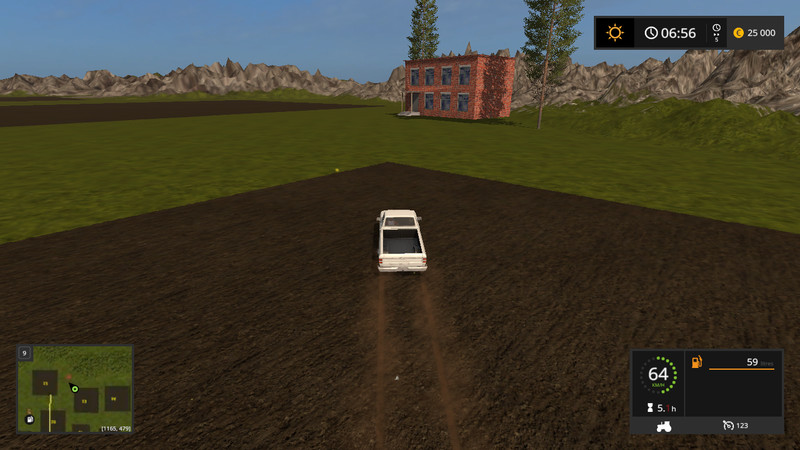Screen dimensions: 800x450
Task: Click the green player marker on the minimap
Action: point(74,387)
